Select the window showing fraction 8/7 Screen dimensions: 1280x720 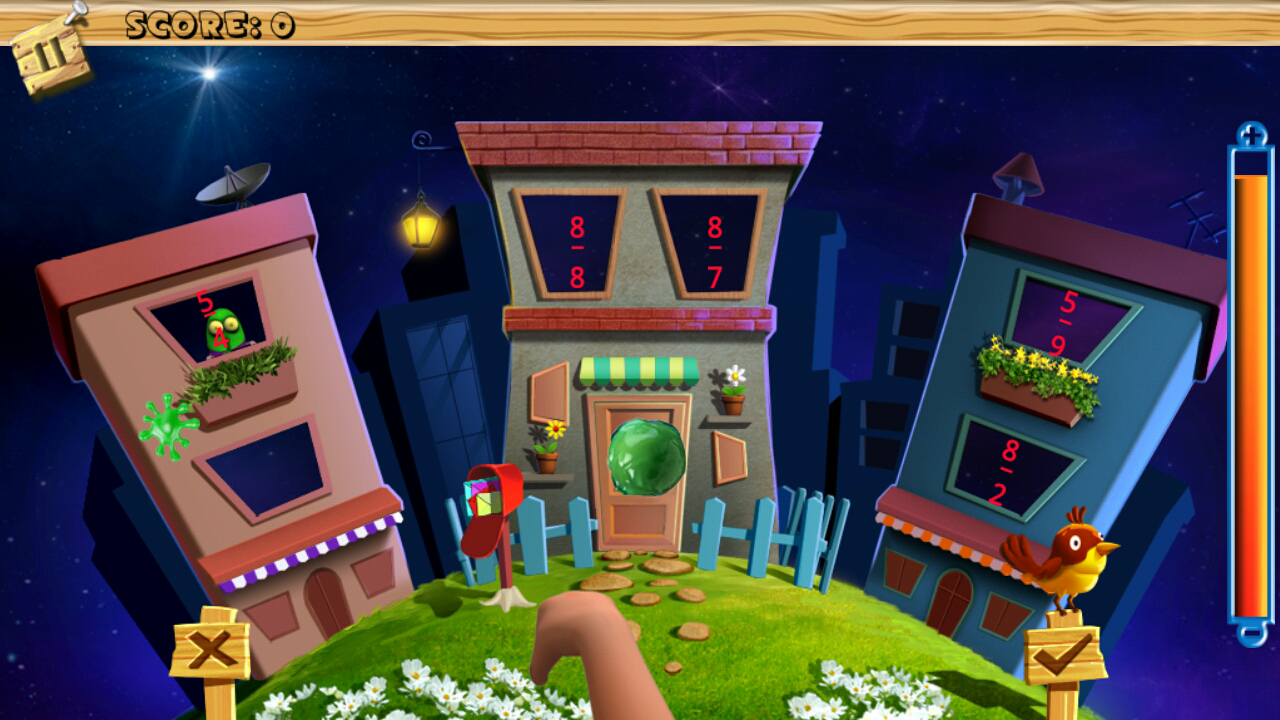click(714, 243)
